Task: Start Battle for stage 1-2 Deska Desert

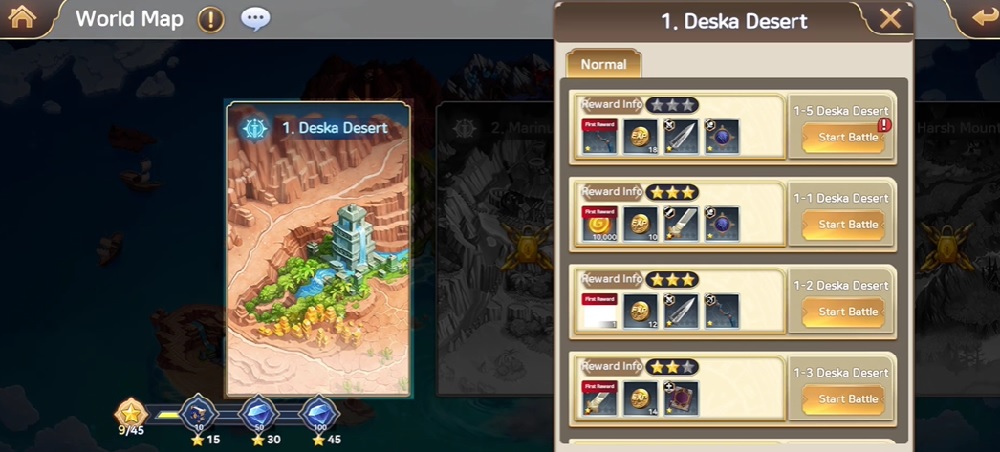Action: coord(847,312)
